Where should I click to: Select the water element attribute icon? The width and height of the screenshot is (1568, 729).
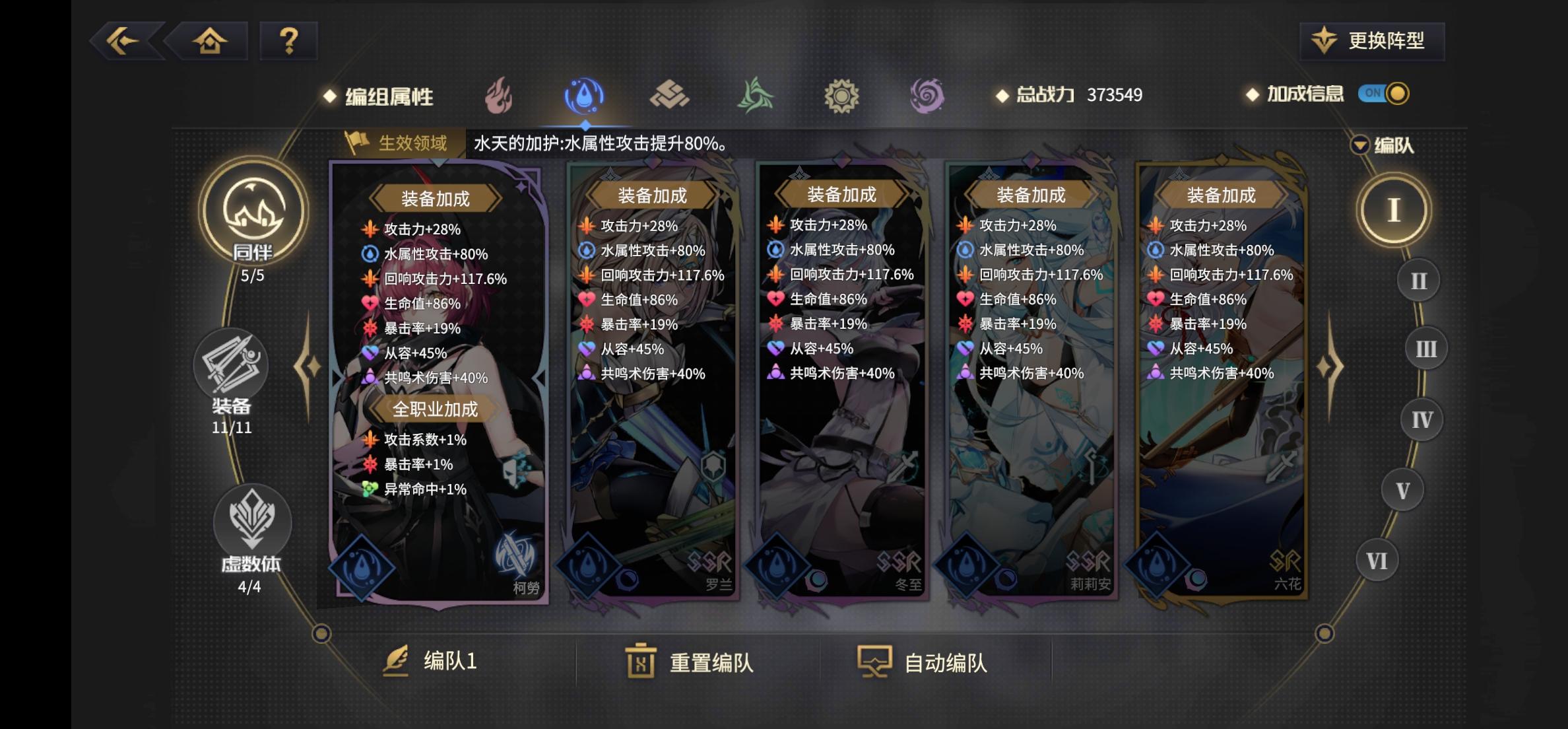pos(585,96)
